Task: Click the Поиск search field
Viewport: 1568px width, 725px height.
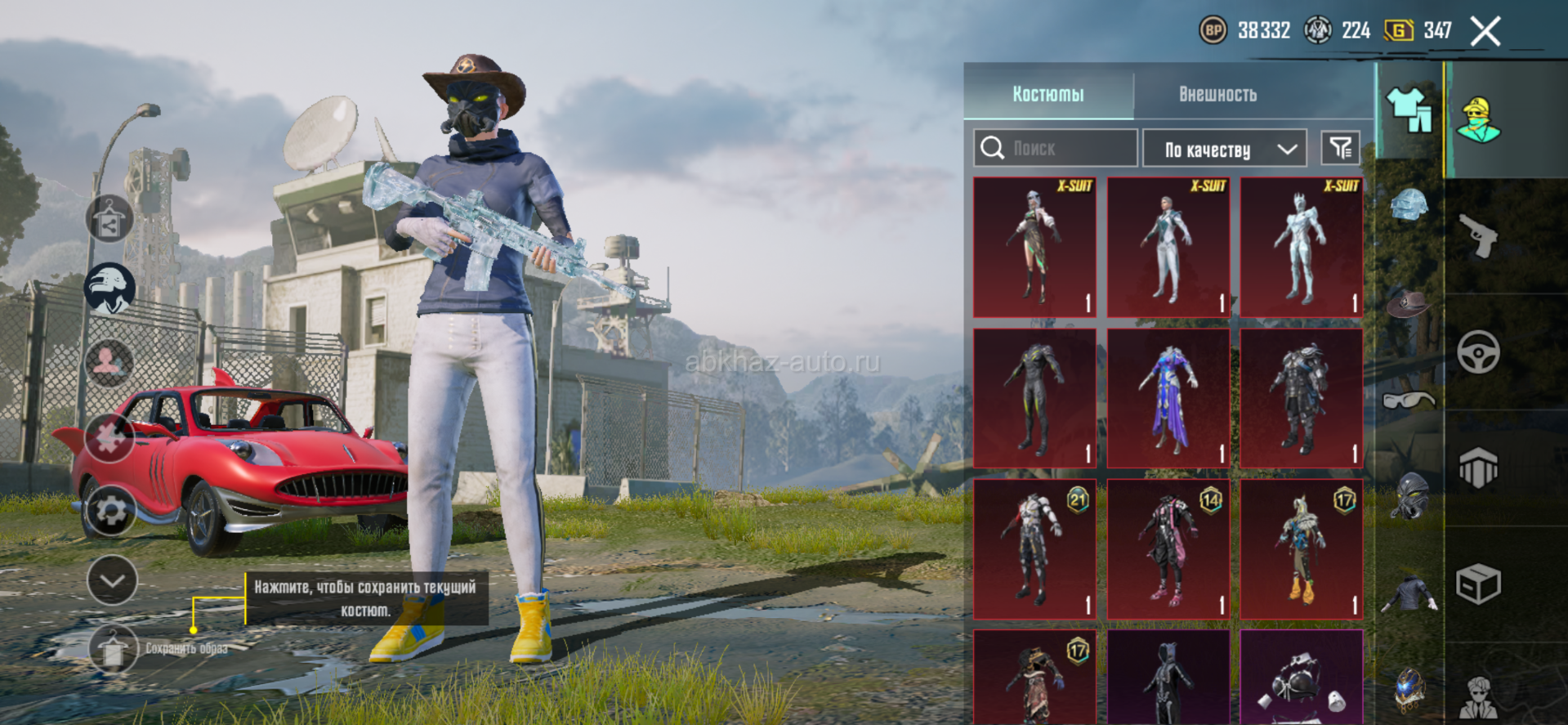Action: (1056, 148)
